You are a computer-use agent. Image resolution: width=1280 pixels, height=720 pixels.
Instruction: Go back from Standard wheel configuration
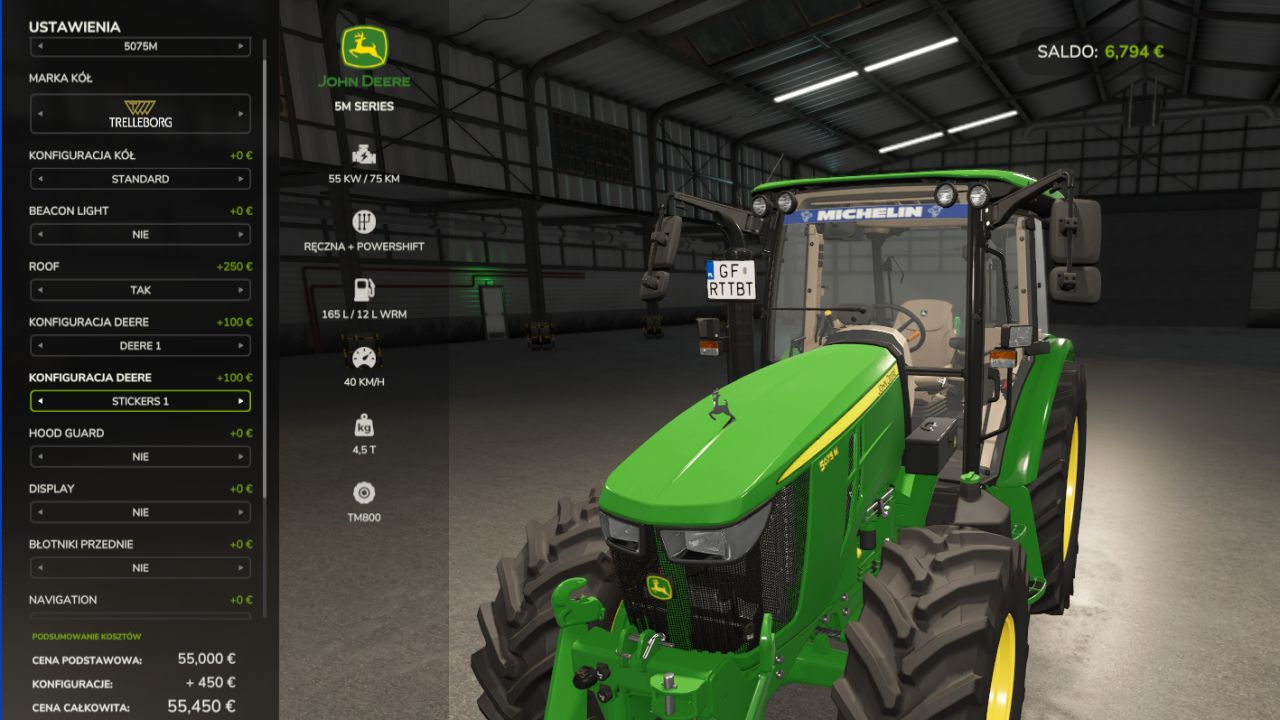(x=40, y=179)
